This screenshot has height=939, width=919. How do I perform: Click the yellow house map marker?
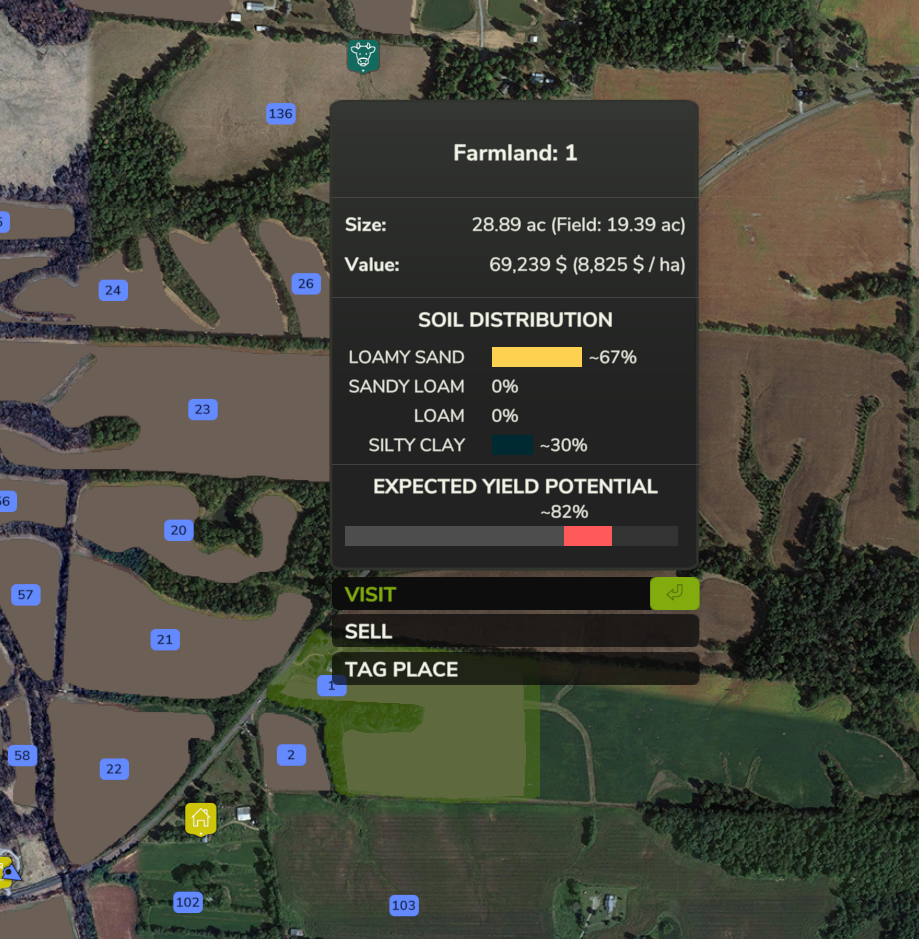[x=201, y=818]
